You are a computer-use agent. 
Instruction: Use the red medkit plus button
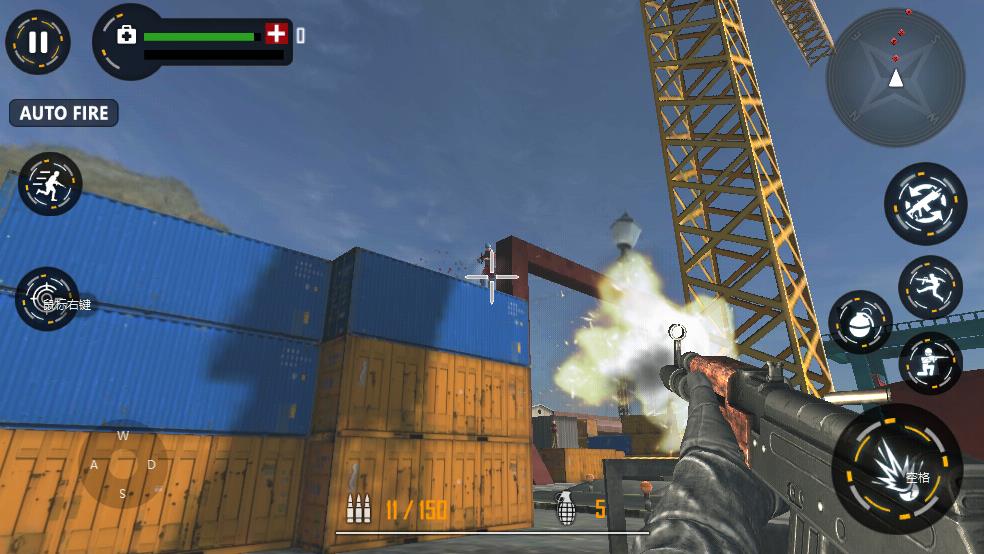[x=276, y=34]
